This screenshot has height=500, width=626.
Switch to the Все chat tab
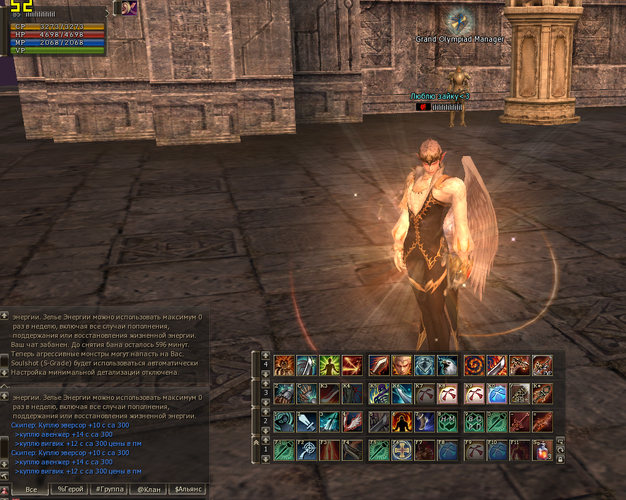(x=30, y=490)
